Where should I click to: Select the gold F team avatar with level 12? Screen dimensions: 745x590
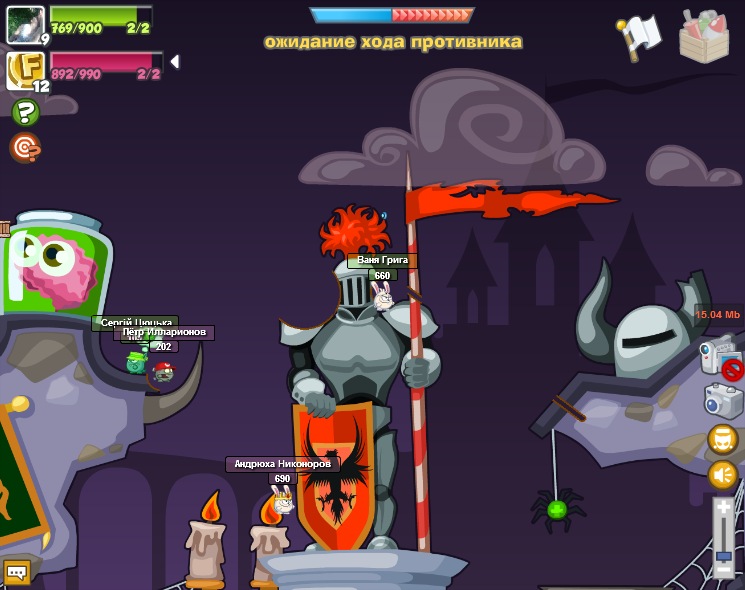pos(24,70)
